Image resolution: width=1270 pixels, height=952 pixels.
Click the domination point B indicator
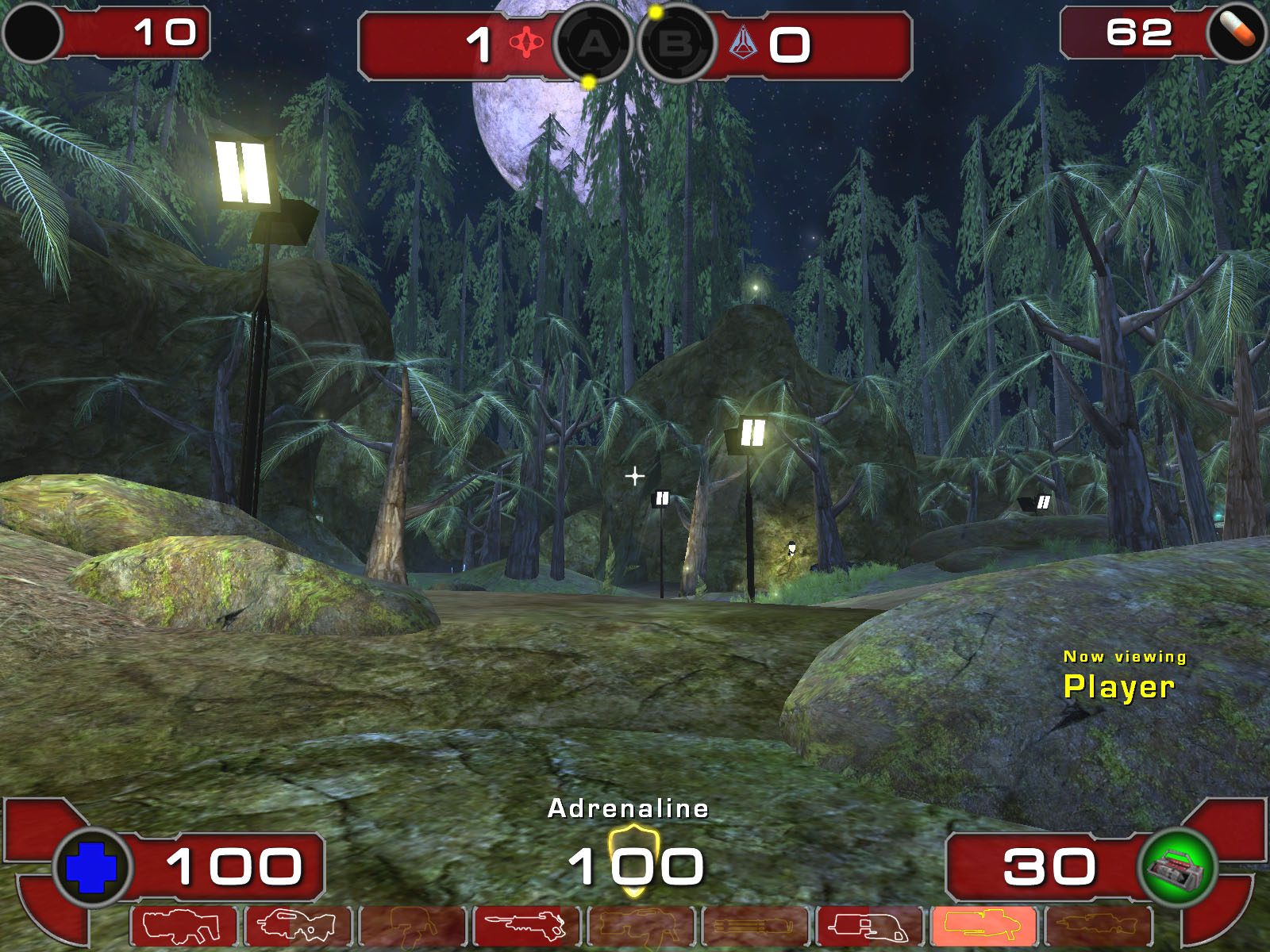675,44
